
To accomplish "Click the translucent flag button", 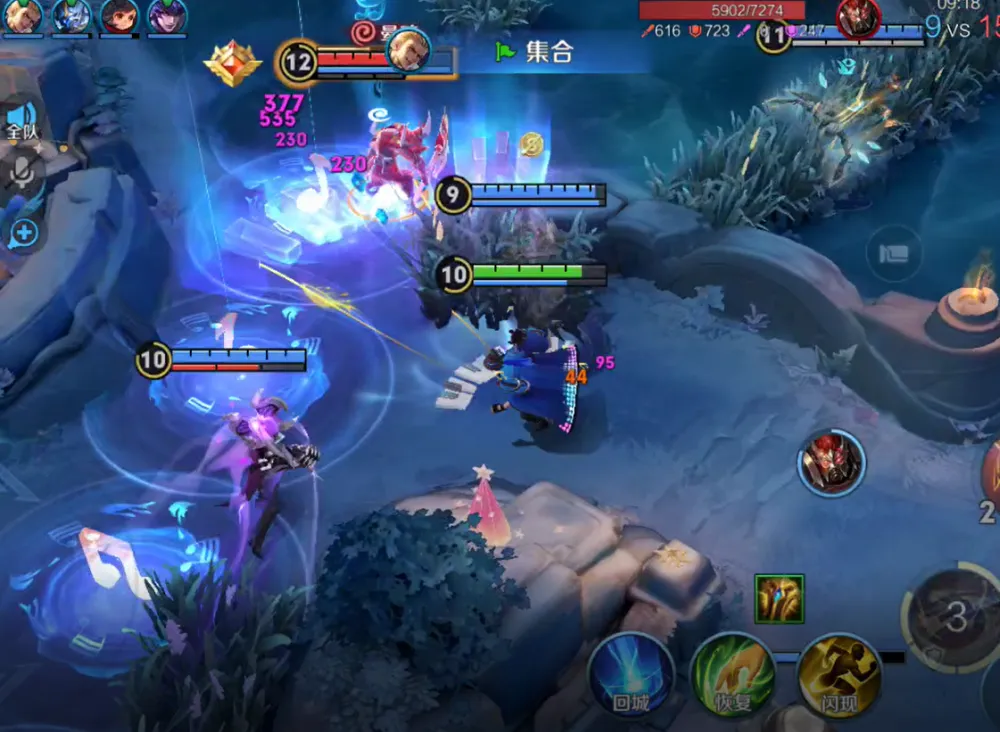I will 893,253.
